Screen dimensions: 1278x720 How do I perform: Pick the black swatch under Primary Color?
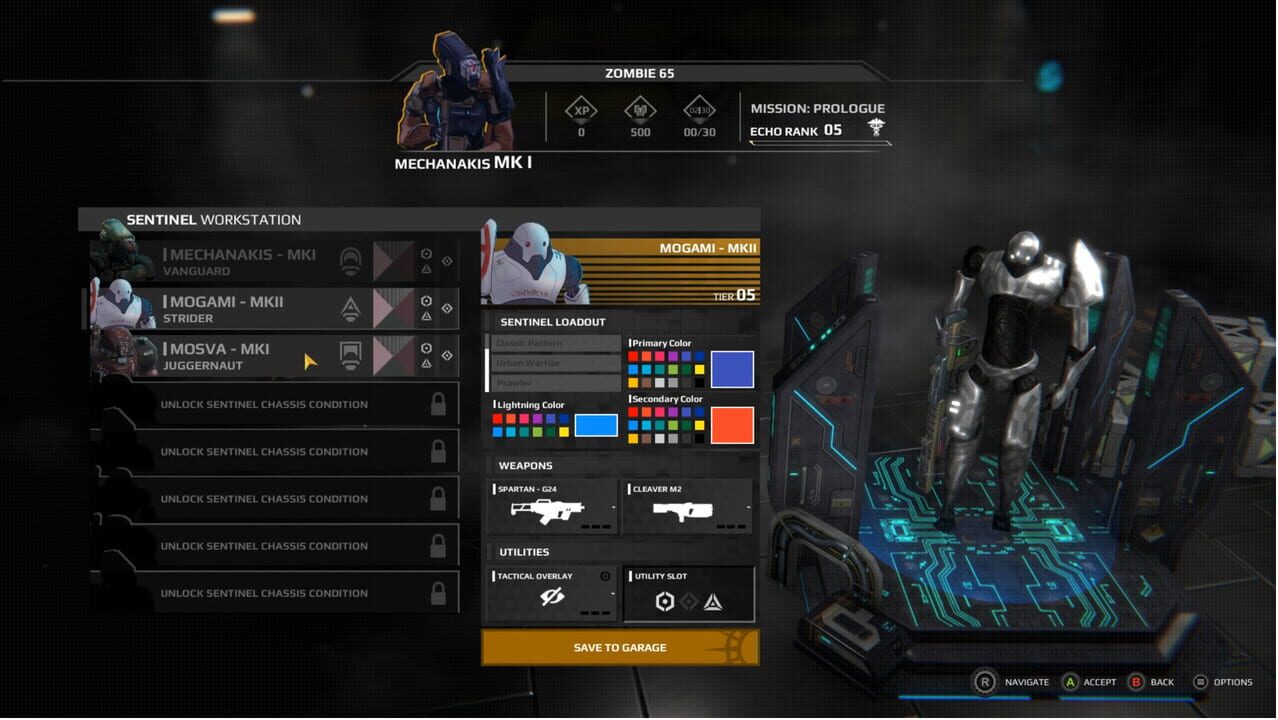click(x=699, y=382)
